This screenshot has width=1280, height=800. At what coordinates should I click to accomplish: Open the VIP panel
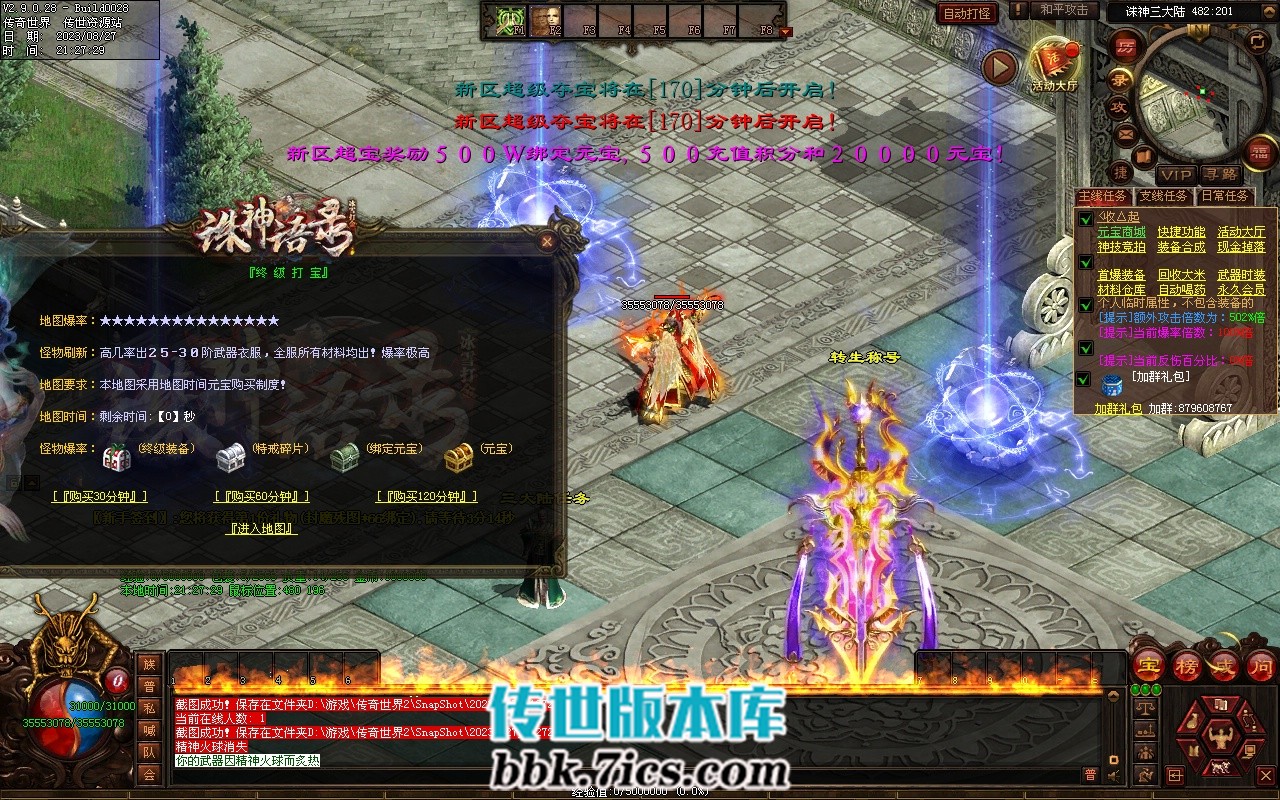[x=1175, y=175]
